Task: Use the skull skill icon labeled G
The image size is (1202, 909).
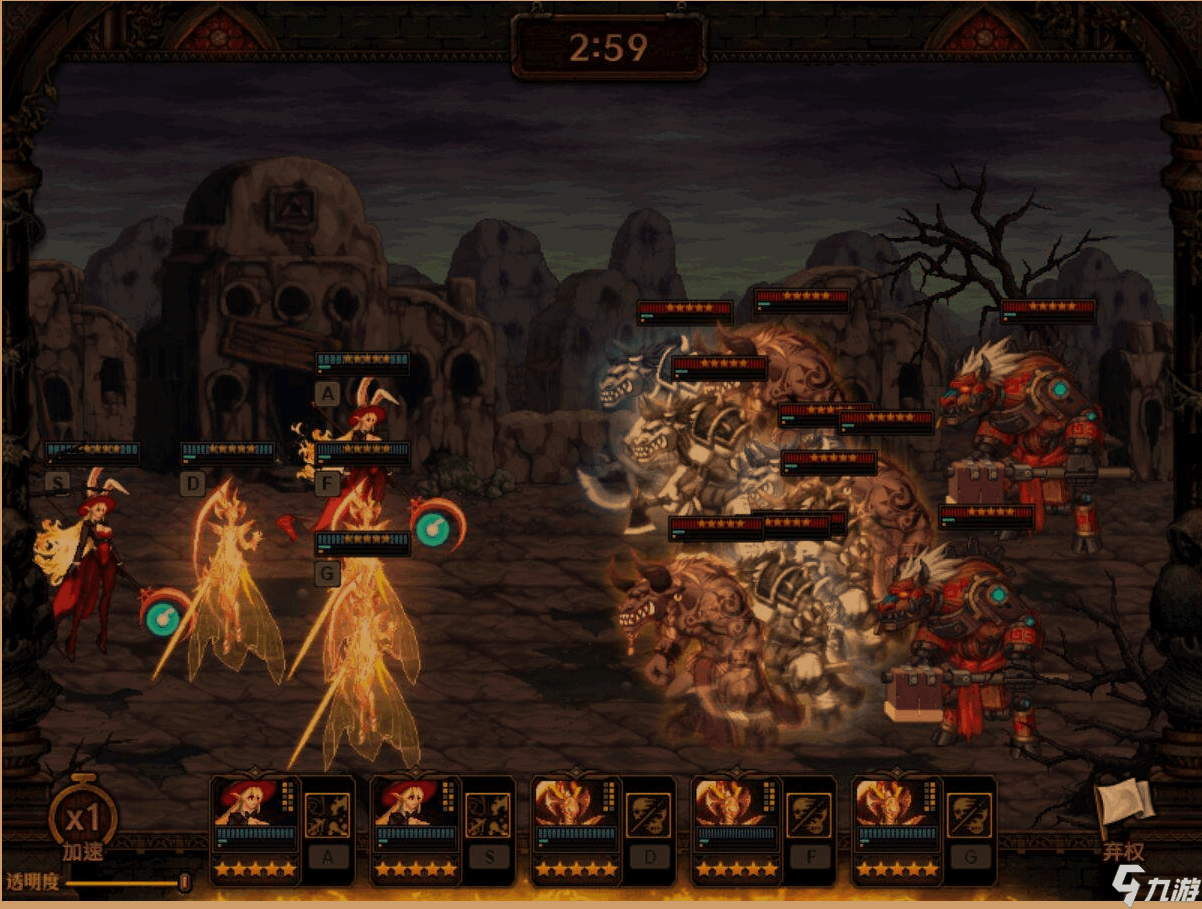Action: point(968,815)
